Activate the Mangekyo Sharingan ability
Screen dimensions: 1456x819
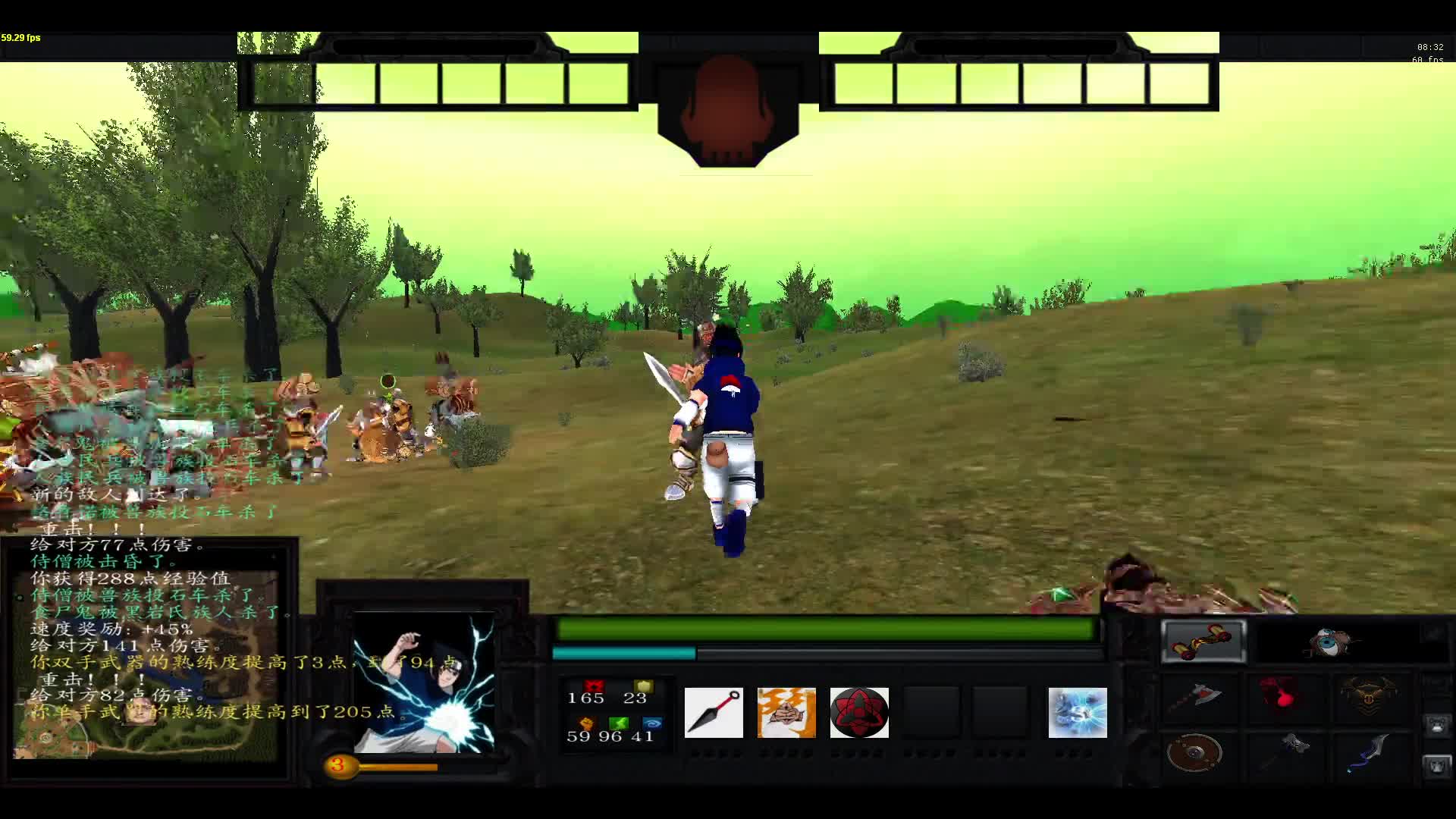tap(860, 713)
